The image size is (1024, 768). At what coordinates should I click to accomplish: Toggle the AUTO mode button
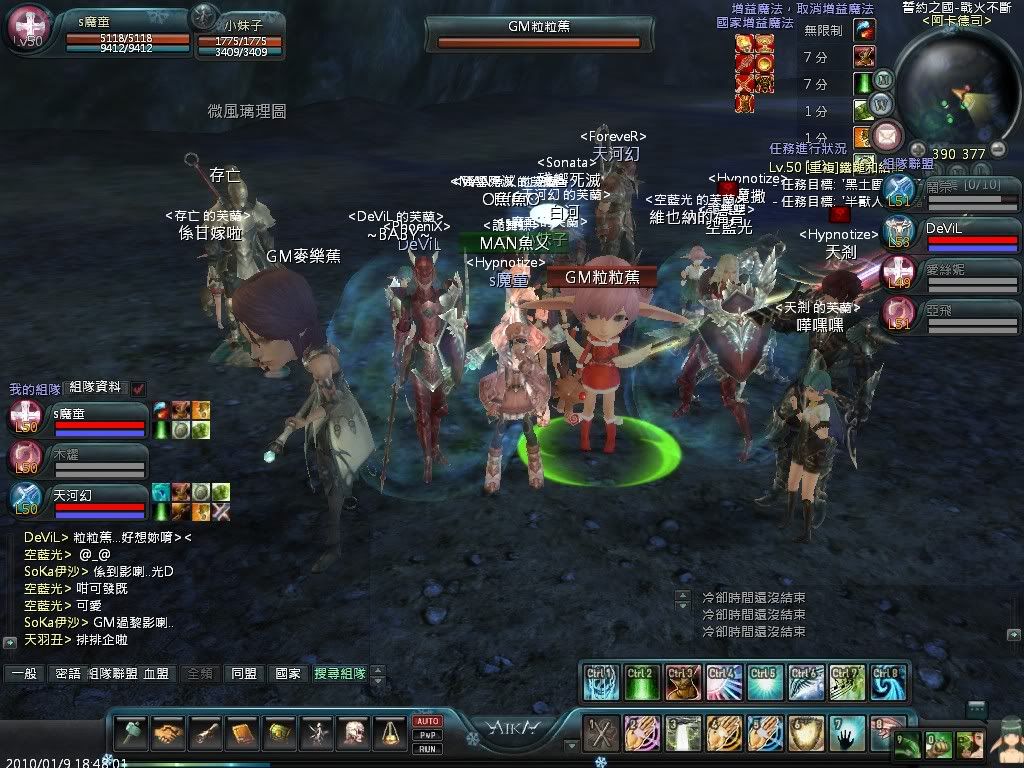[x=427, y=720]
